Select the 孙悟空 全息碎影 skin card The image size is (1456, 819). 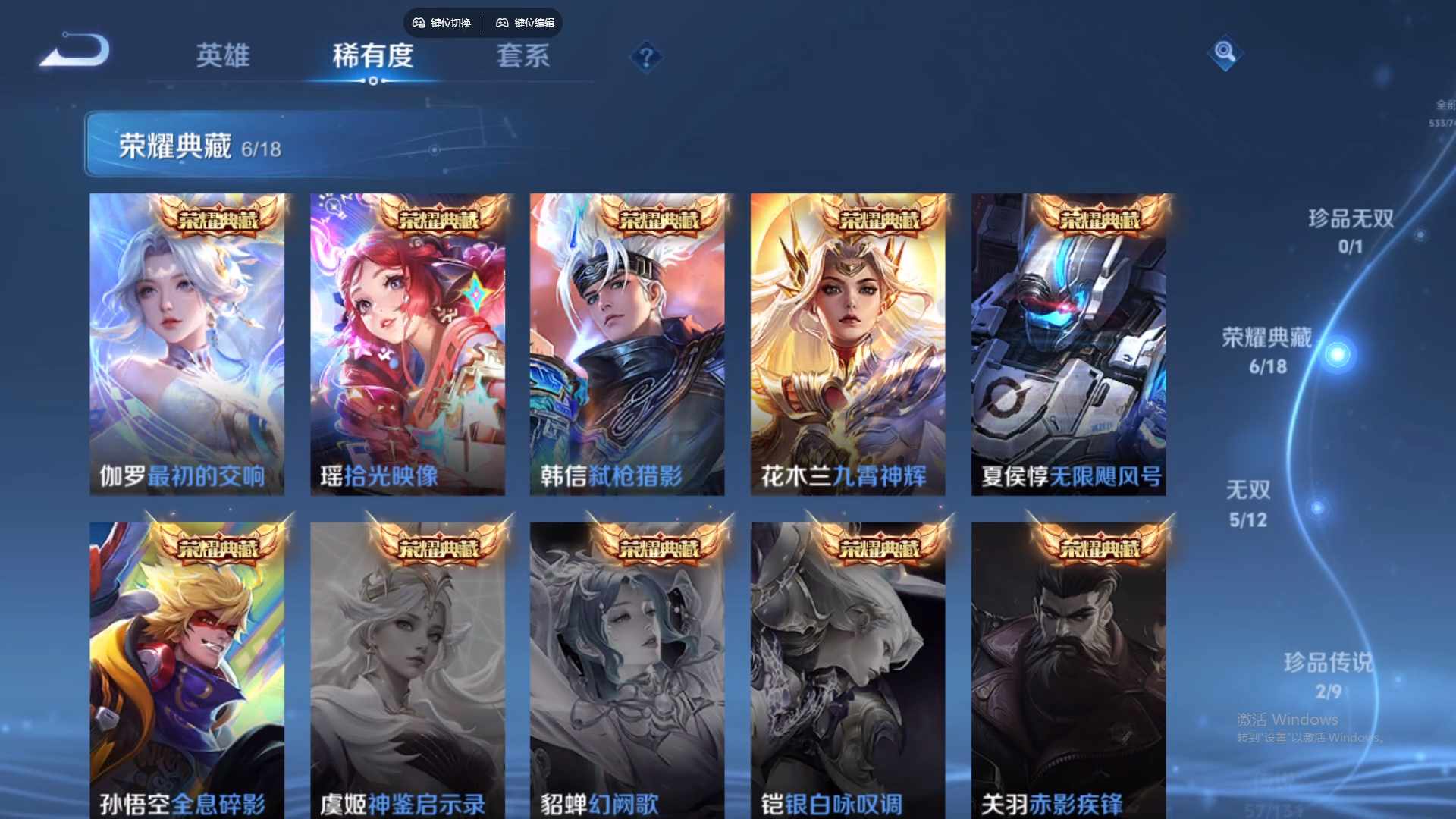[187, 667]
